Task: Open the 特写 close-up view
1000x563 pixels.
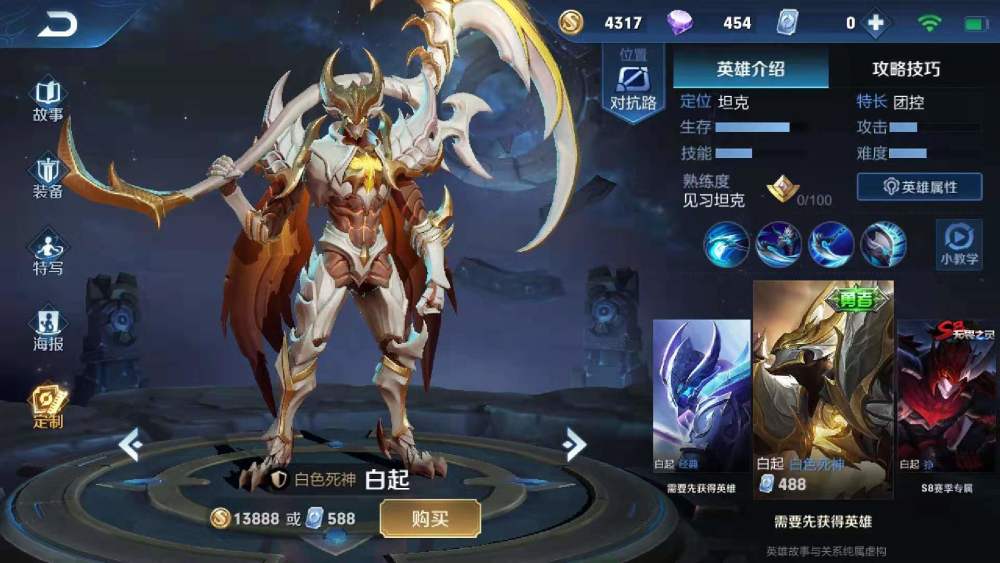Action: point(48,254)
